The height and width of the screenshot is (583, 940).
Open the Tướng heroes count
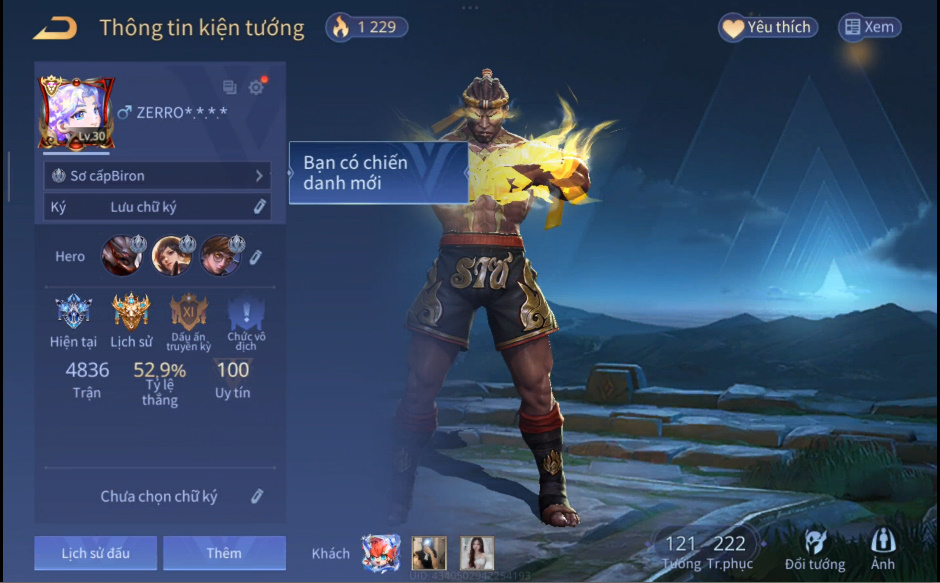tap(680, 551)
